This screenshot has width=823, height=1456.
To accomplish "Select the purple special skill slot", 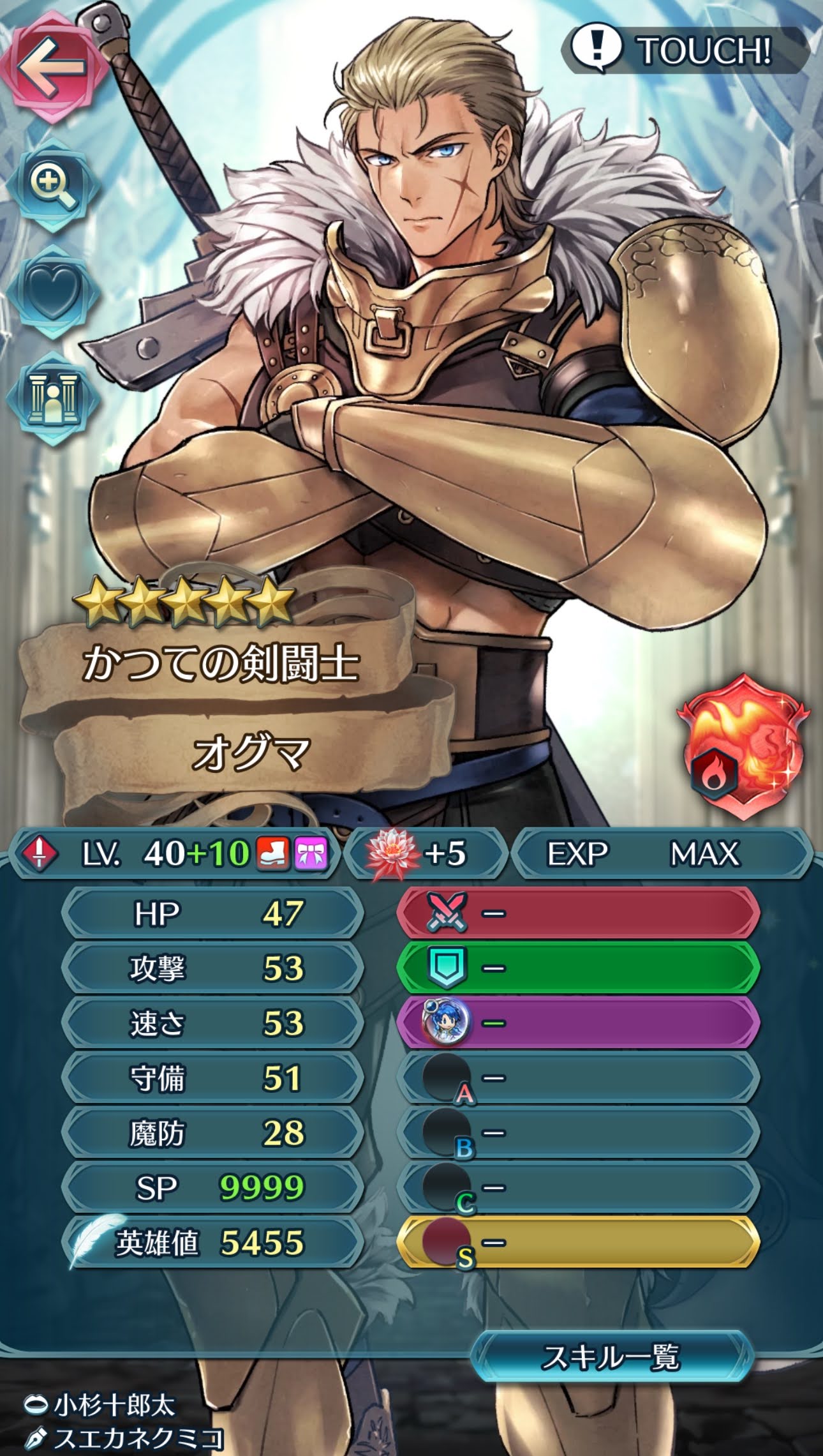I will (578, 1023).
